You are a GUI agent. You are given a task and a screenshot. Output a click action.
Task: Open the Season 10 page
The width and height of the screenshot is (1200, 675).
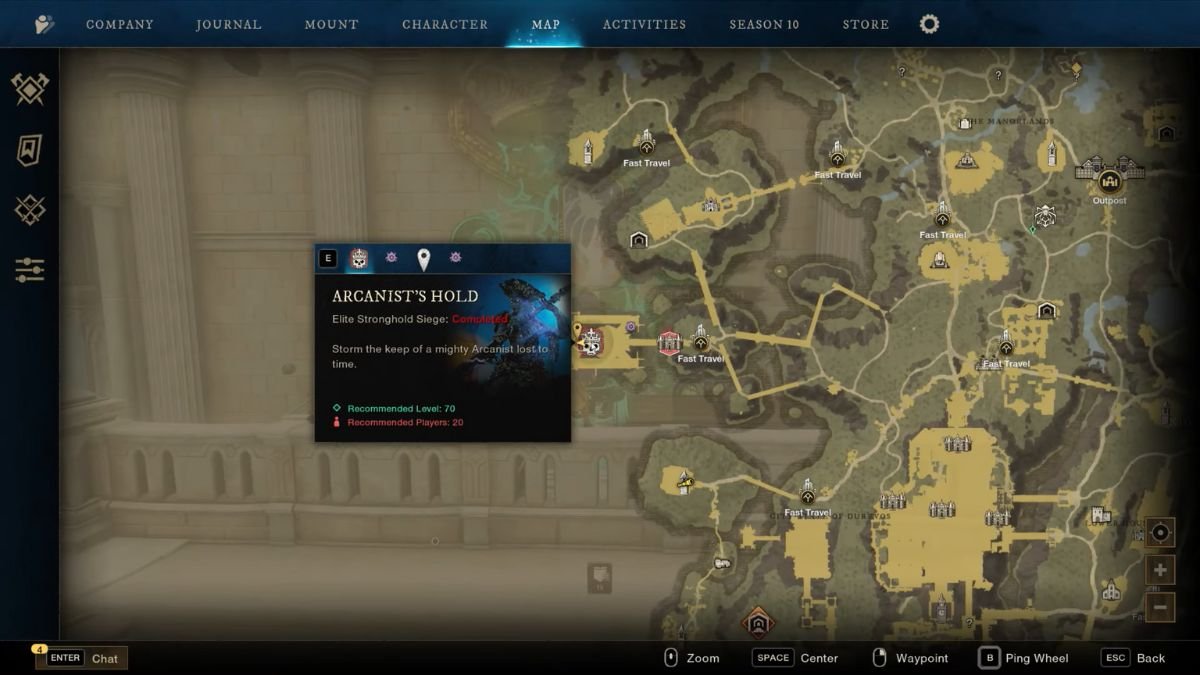pos(764,24)
